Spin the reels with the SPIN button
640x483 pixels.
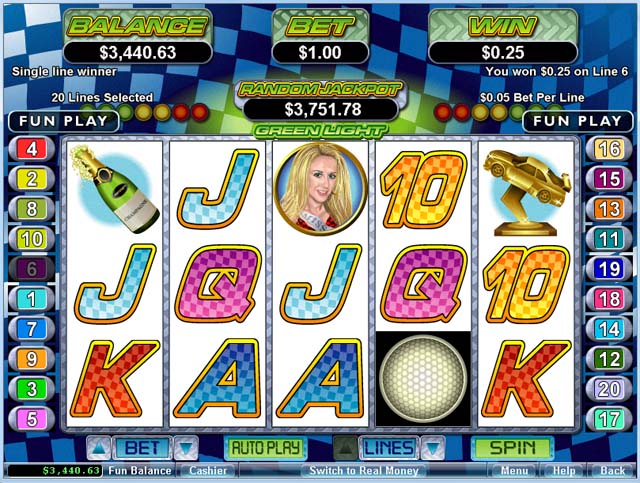point(512,448)
